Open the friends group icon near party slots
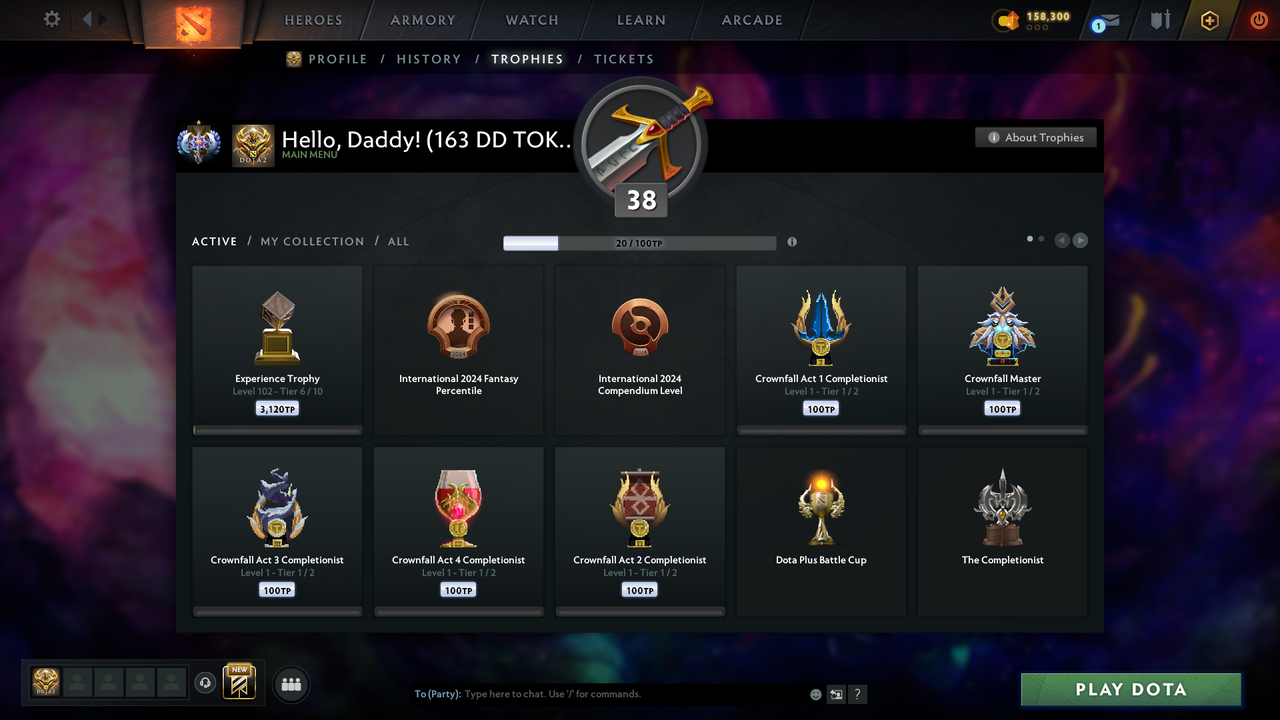Image resolution: width=1280 pixels, height=720 pixels. 290,684
